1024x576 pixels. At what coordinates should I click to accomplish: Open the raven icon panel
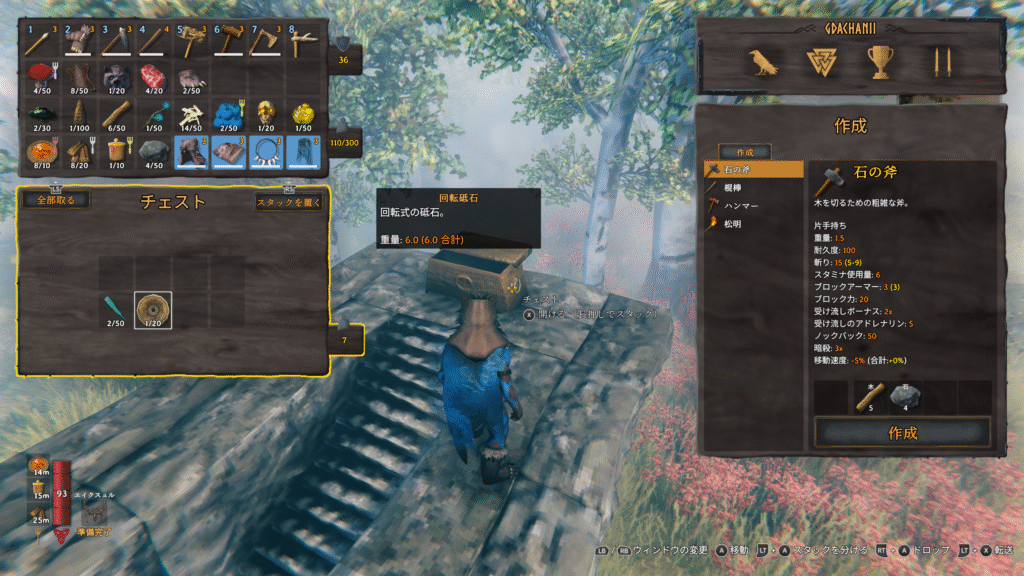click(765, 64)
